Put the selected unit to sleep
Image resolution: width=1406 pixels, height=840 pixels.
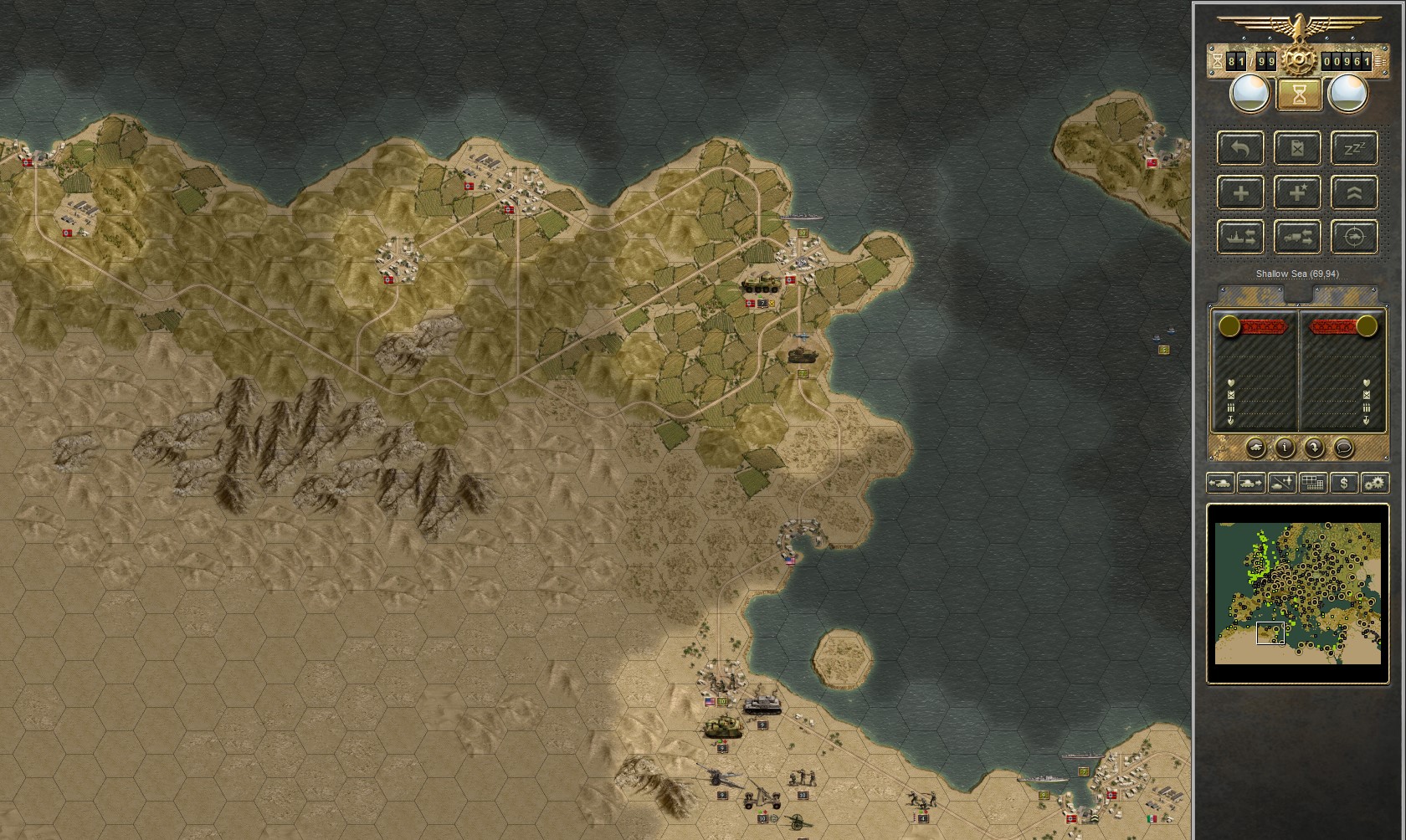pyautogui.click(x=1355, y=149)
